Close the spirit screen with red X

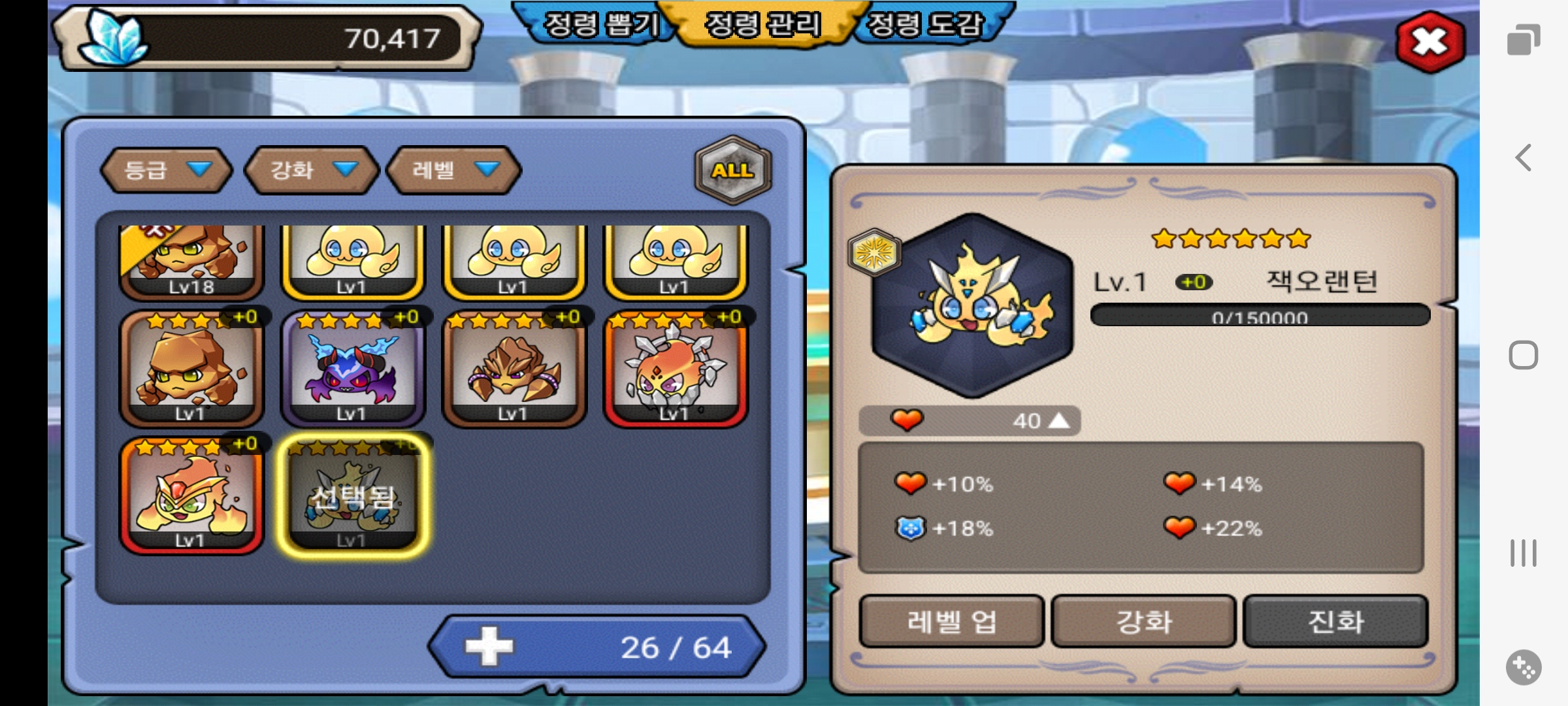(1429, 42)
